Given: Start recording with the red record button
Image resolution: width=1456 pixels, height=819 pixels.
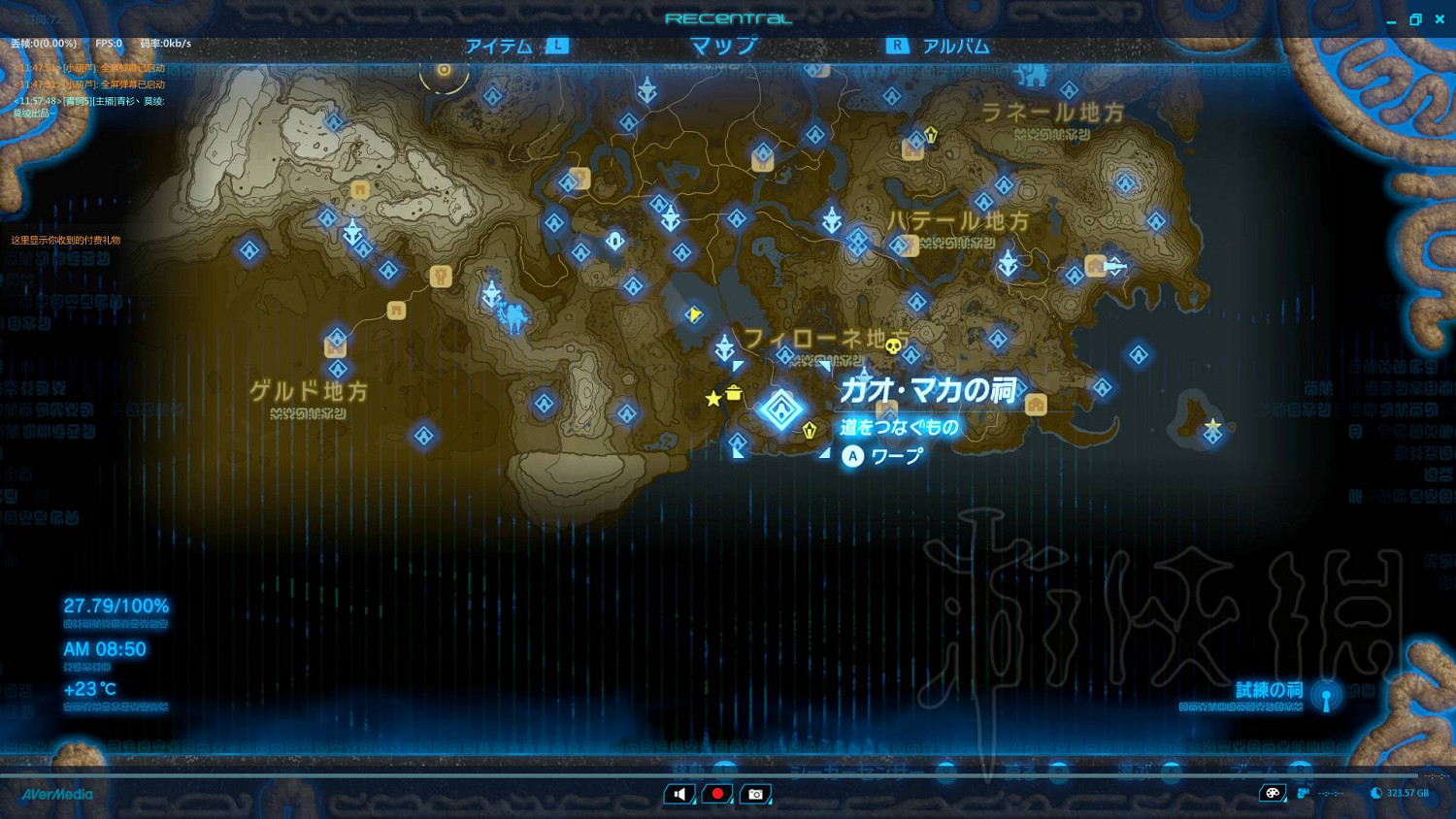Looking at the screenshot, I should pyautogui.click(x=716, y=794).
